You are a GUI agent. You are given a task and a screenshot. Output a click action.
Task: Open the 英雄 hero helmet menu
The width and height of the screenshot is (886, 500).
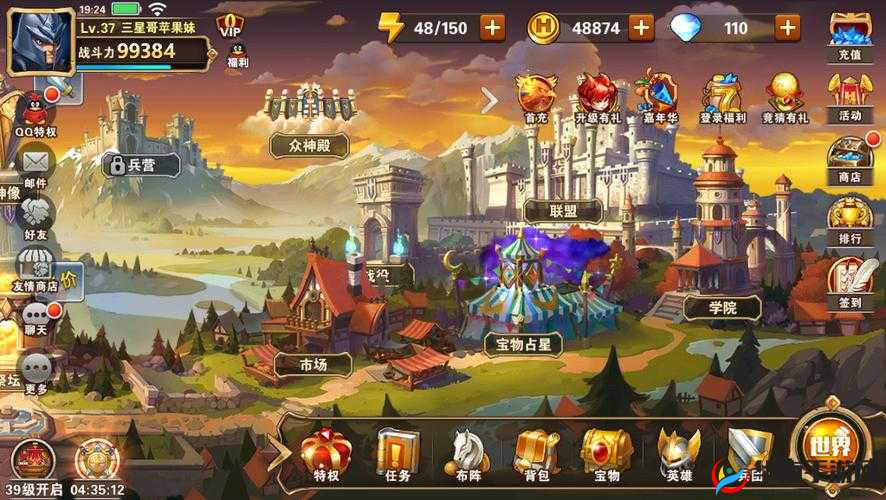[x=677, y=455]
